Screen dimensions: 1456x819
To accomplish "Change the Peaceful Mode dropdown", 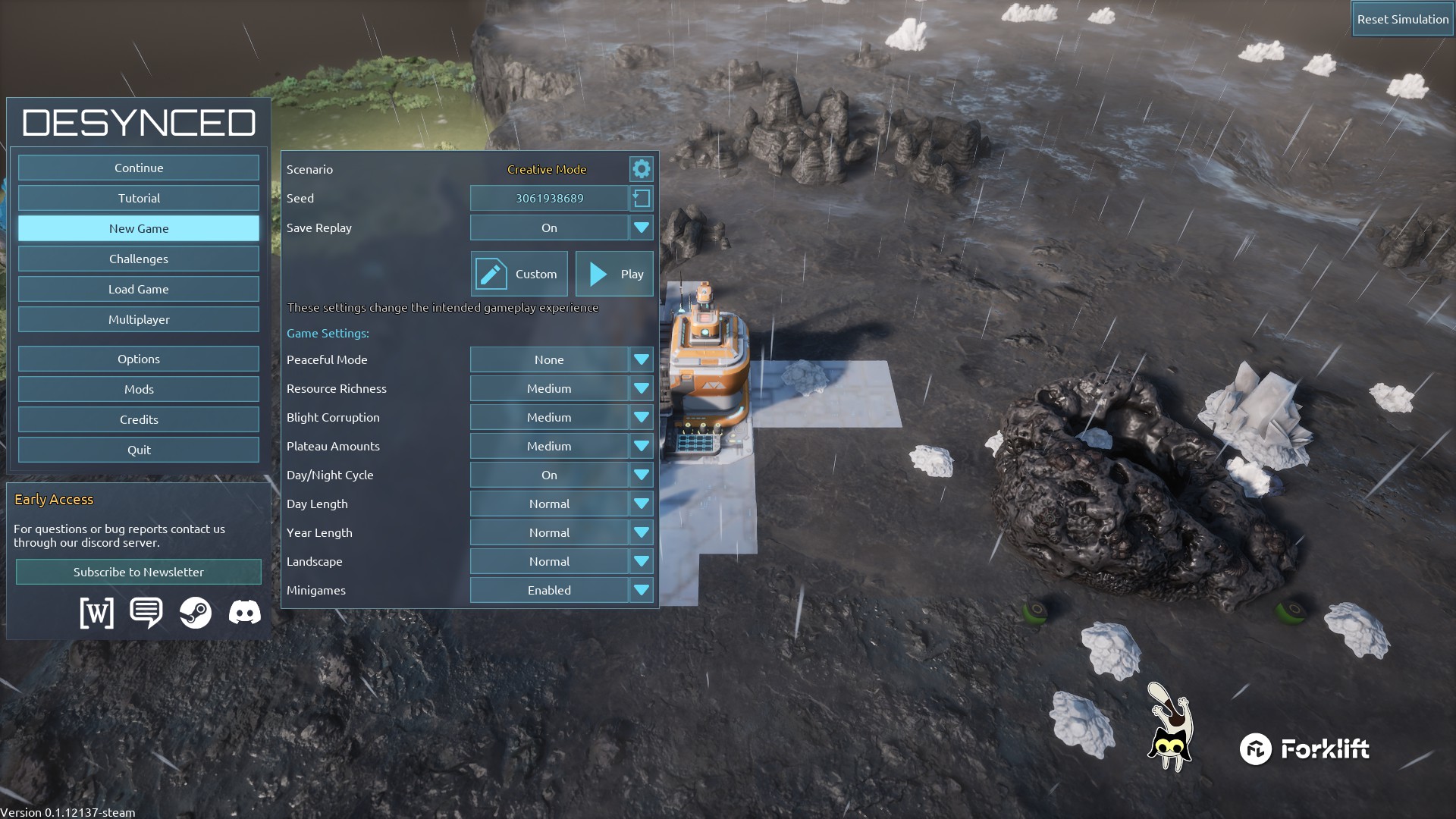I will pos(561,359).
